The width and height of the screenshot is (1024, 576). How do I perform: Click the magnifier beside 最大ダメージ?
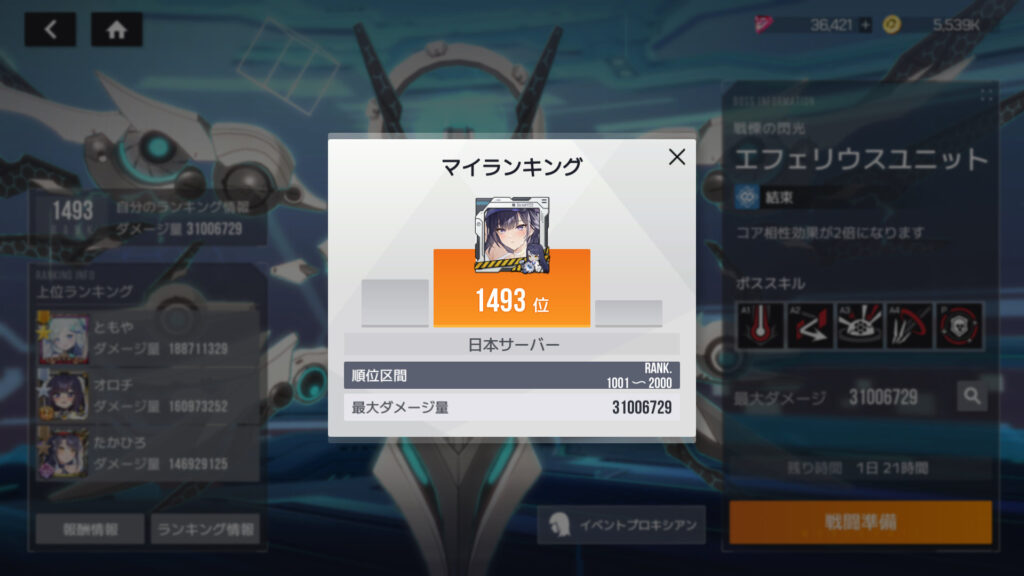pyautogui.click(x=972, y=397)
